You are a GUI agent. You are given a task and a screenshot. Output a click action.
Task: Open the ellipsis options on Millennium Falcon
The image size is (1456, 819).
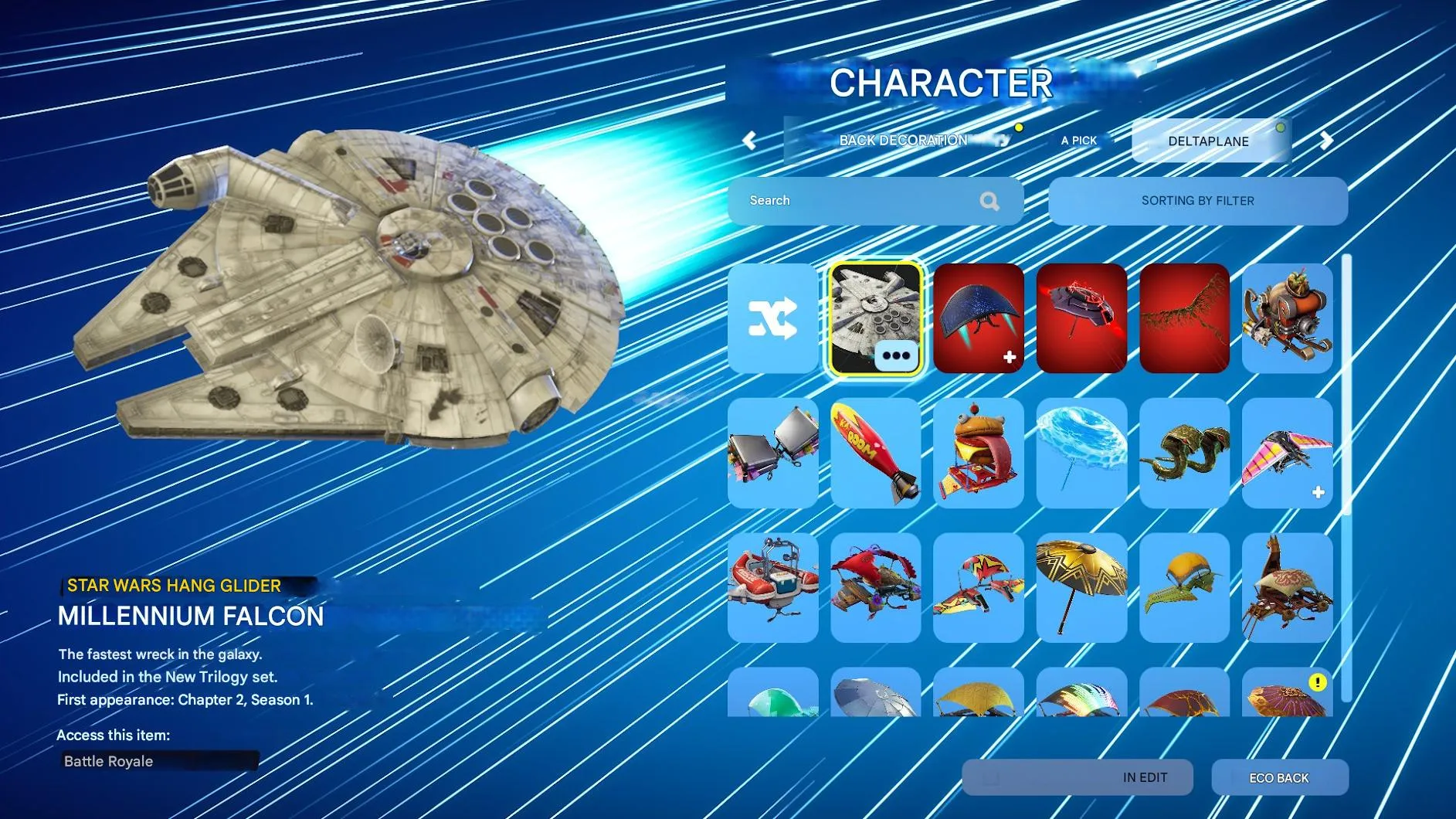[896, 356]
